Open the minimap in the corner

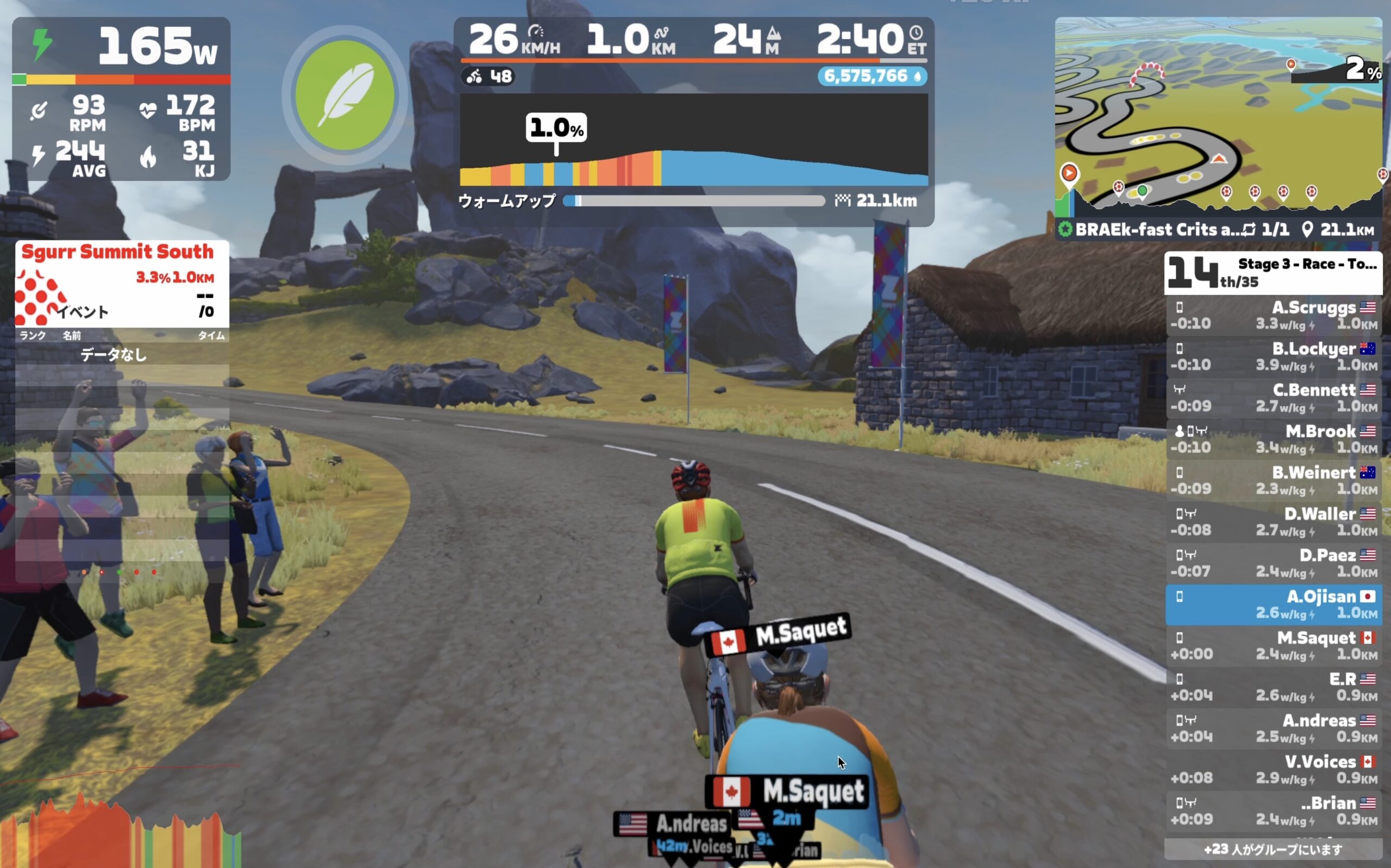[x=1217, y=115]
